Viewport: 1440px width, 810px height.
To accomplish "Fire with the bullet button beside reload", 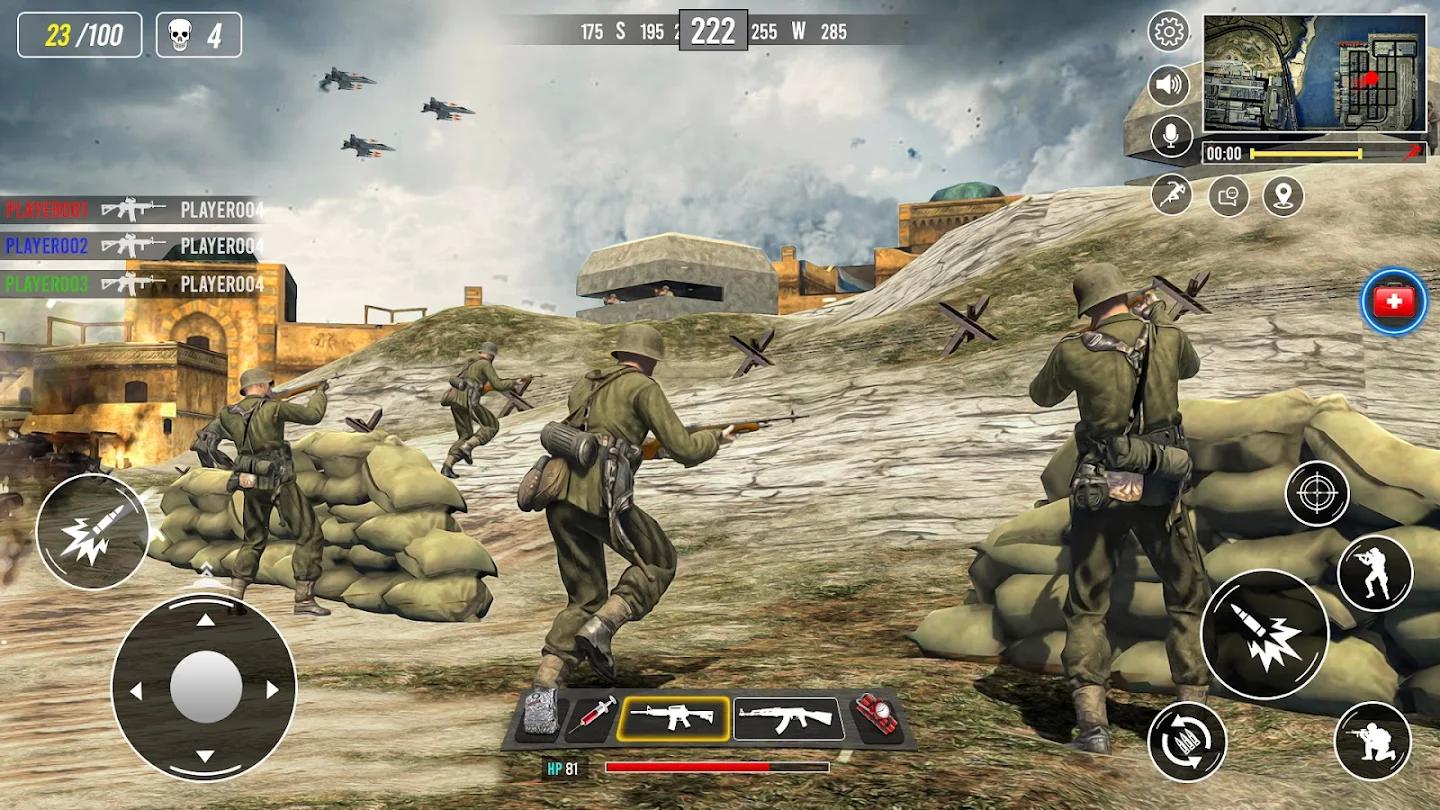I will tap(1265, 635).
